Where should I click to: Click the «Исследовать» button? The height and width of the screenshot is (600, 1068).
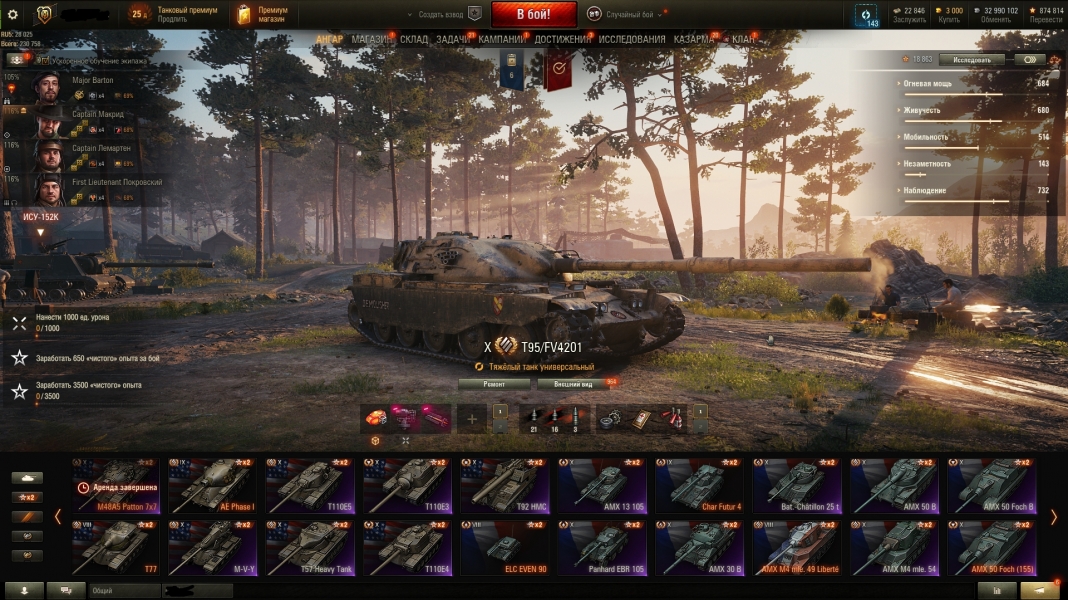pyautogui.click(x=971, y=60)
